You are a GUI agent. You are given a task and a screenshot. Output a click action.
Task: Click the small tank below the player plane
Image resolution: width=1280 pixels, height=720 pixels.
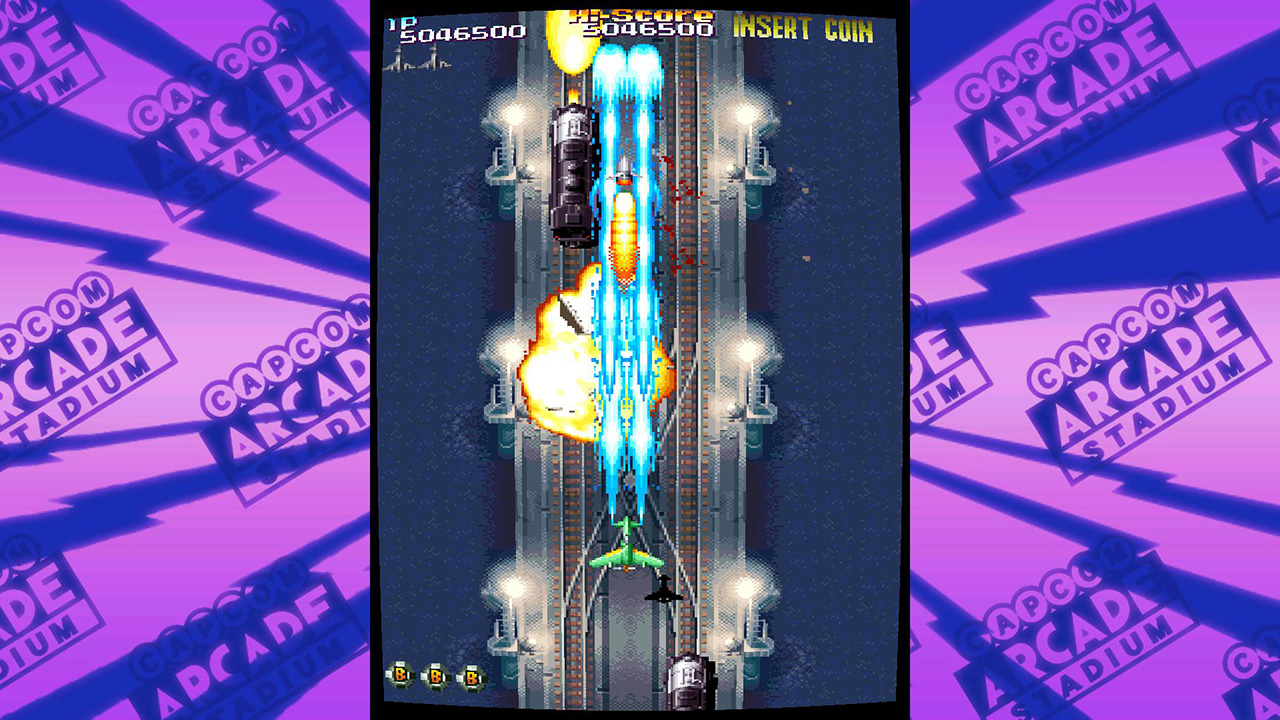click(x=663, y=592)
